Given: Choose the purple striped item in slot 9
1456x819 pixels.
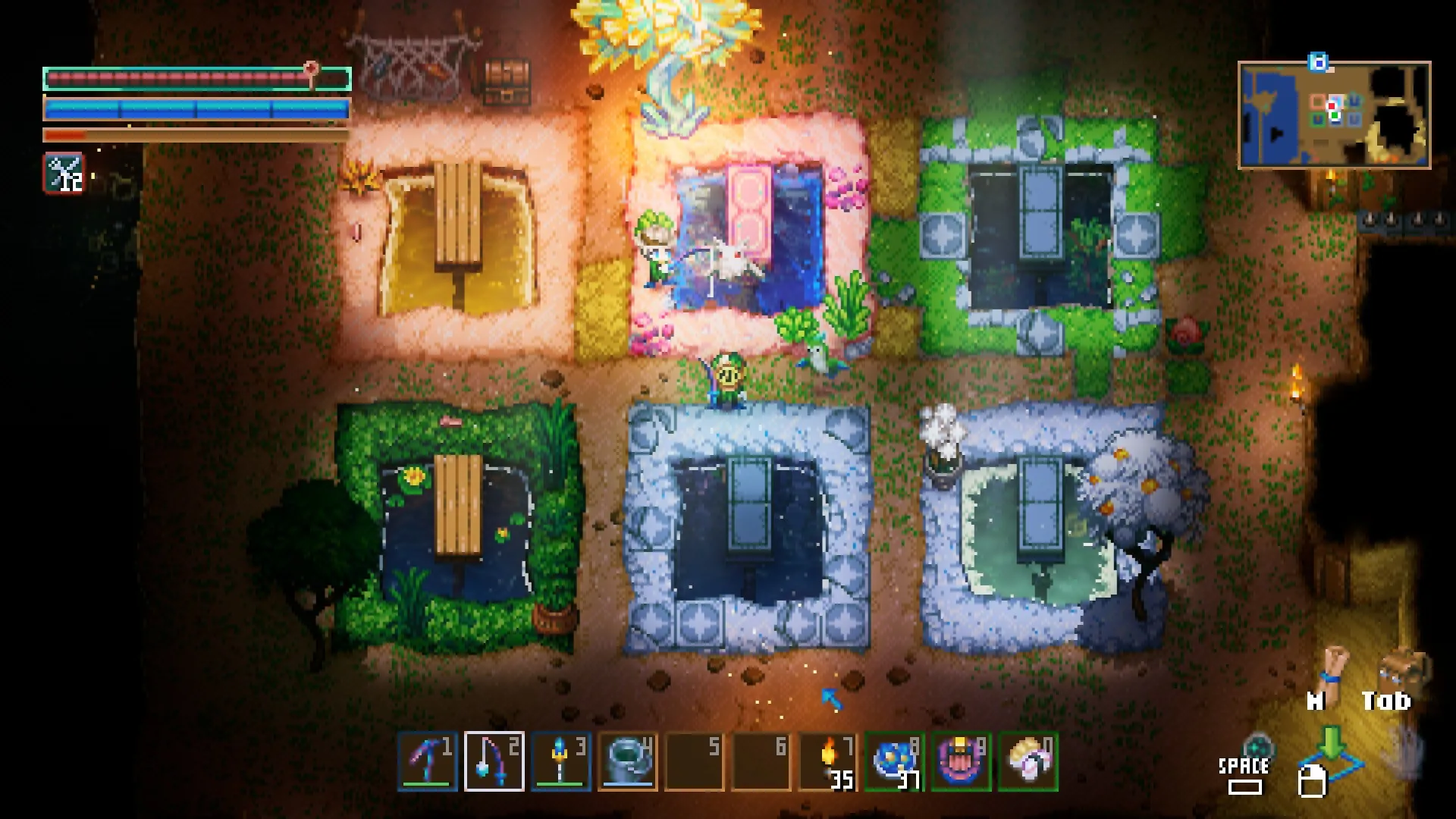Looking at the screenshot, I should pyautogui.click(x=962, y=761).
